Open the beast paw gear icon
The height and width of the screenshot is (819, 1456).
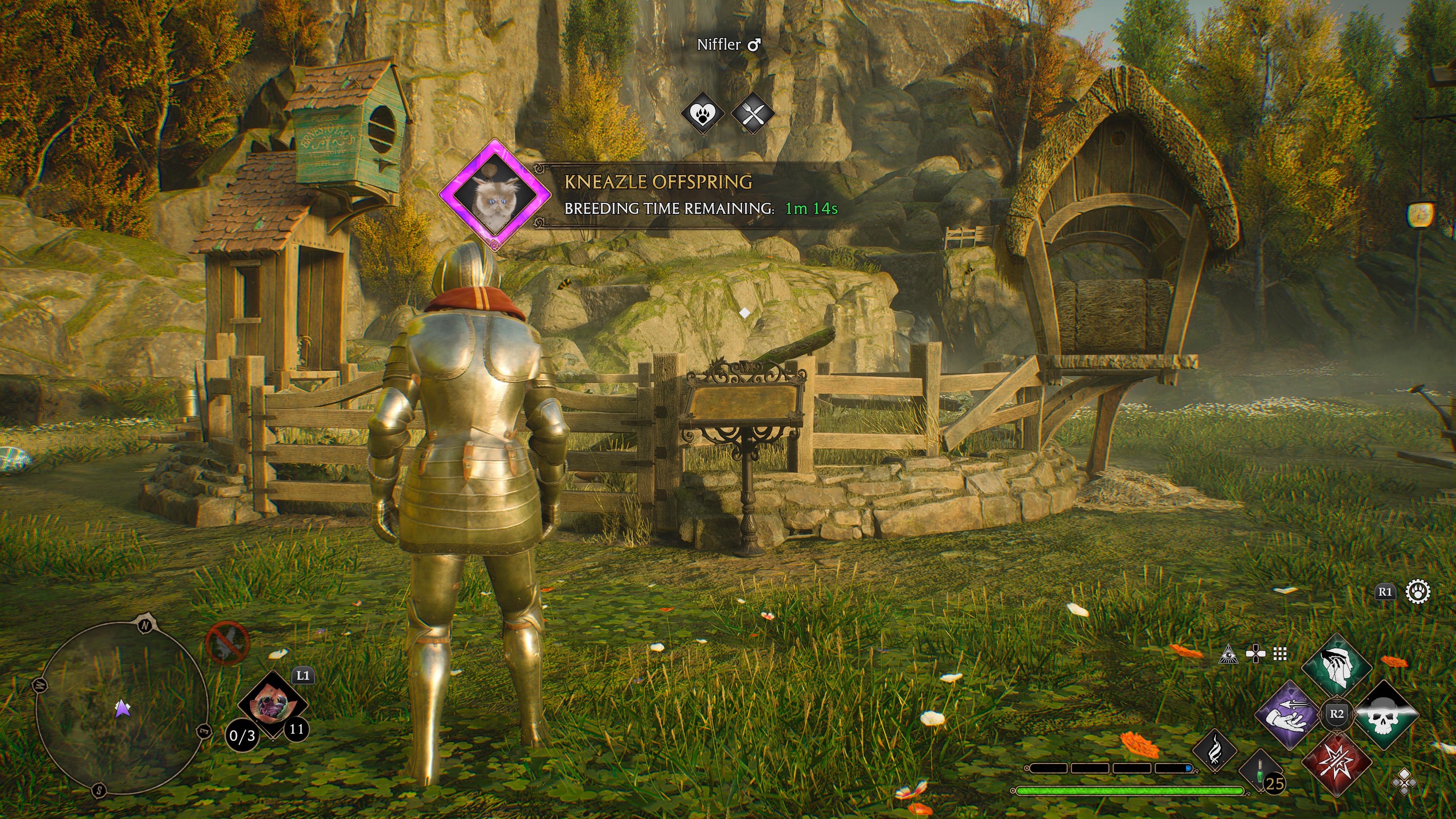click(1418, 592)
